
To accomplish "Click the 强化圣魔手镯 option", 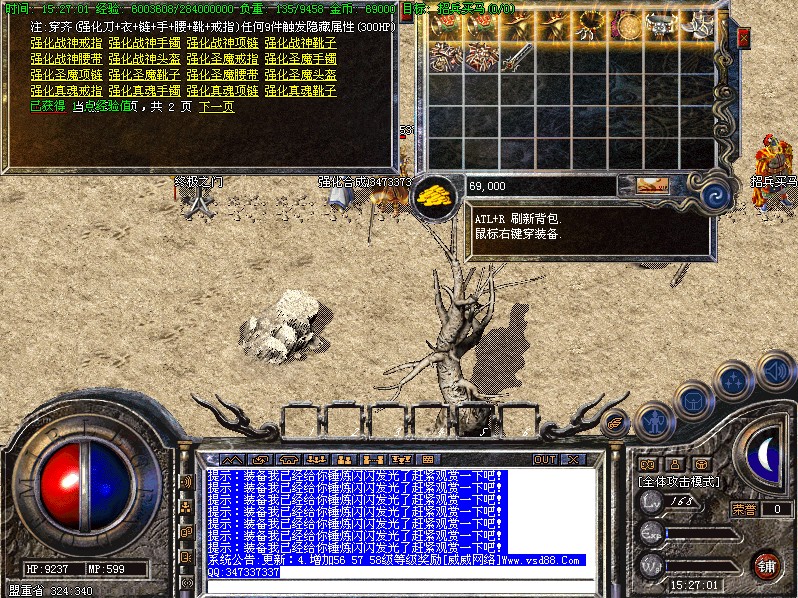I will (299, 58).
